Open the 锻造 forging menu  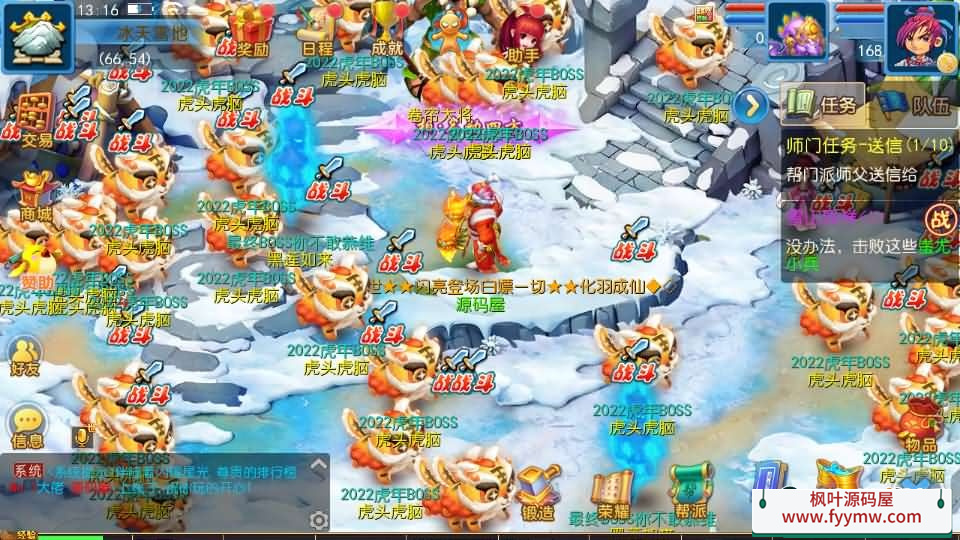coord(538,492)
